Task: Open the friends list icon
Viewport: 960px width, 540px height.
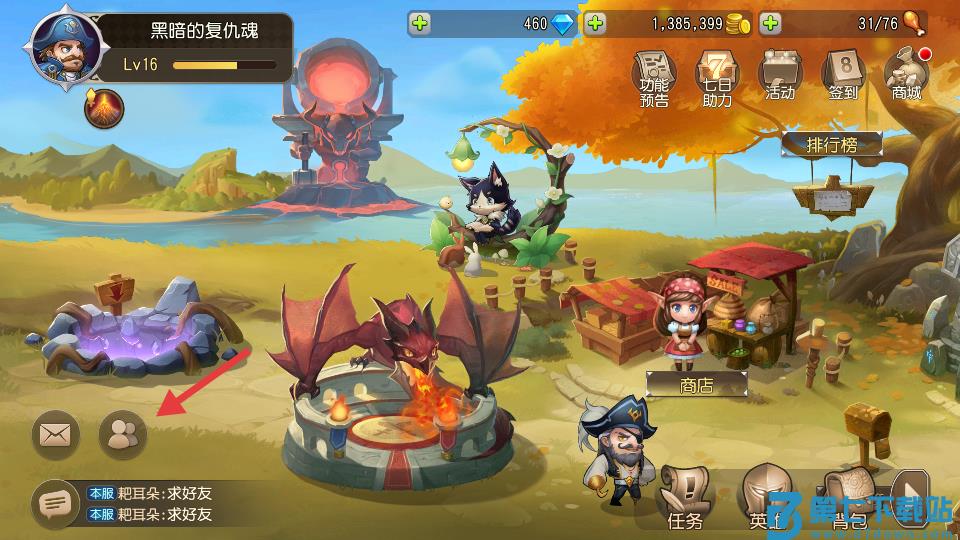Action: [x=123, y=434]
